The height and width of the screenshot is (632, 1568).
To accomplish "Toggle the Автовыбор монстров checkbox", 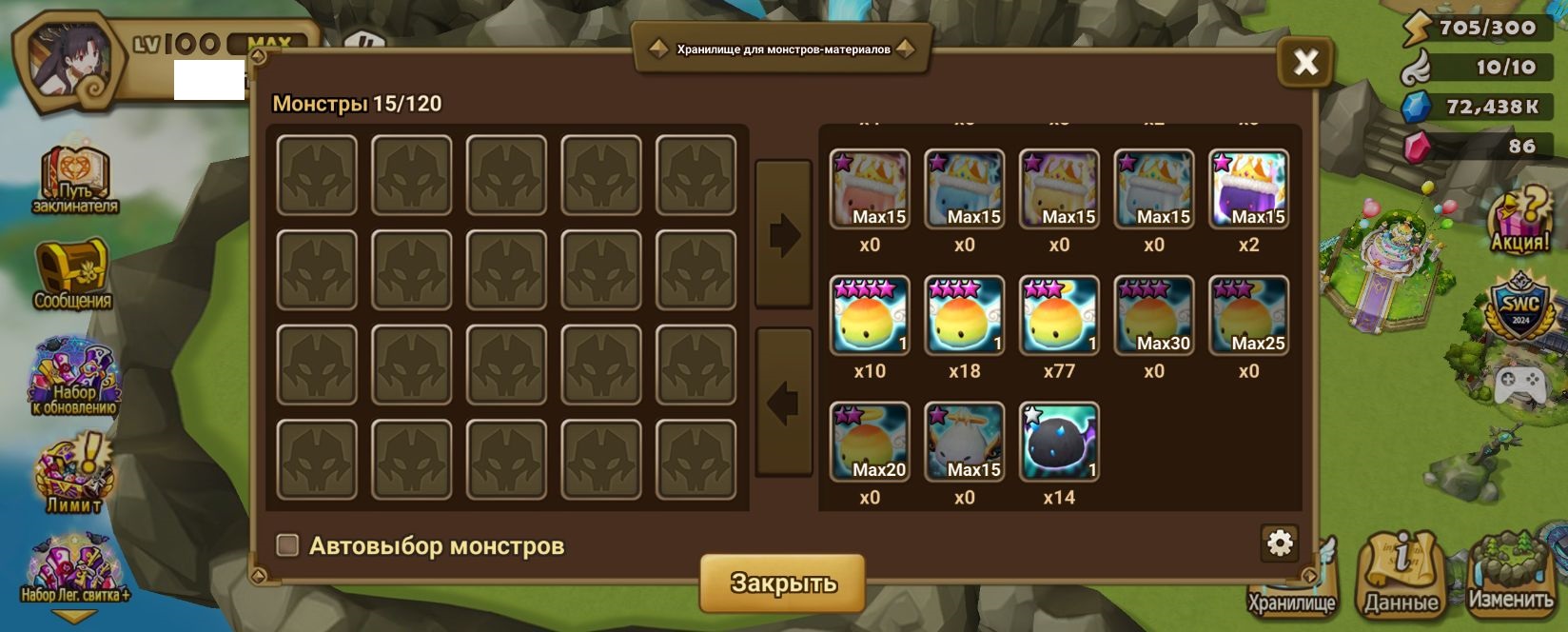I will point(287,545).
